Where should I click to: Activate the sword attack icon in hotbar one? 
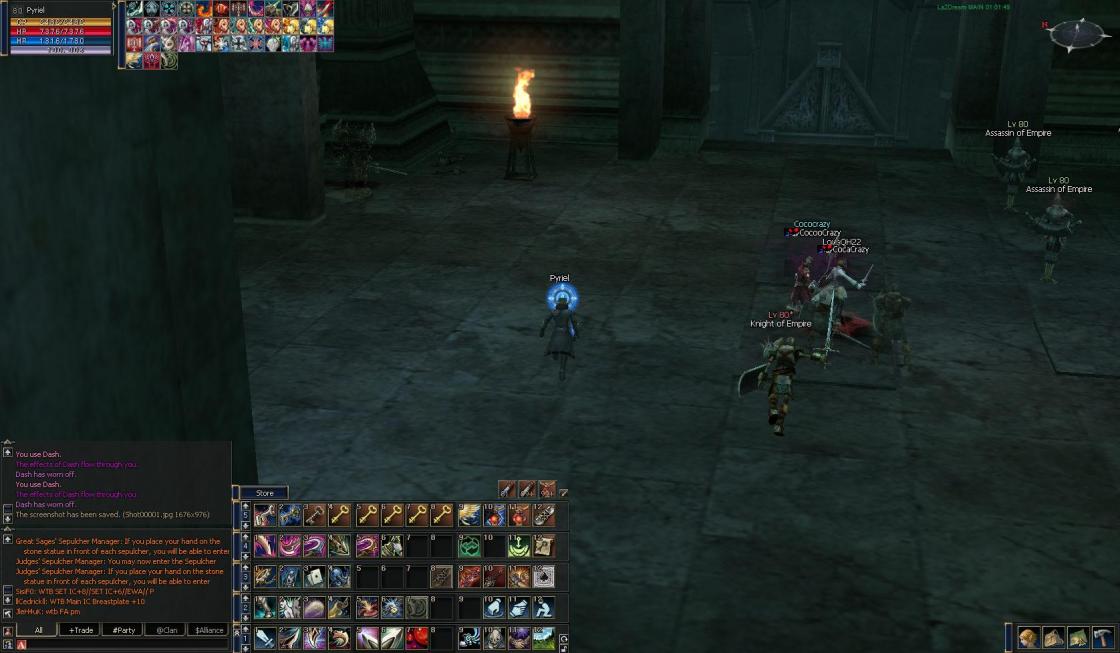(x=265, y=637)
